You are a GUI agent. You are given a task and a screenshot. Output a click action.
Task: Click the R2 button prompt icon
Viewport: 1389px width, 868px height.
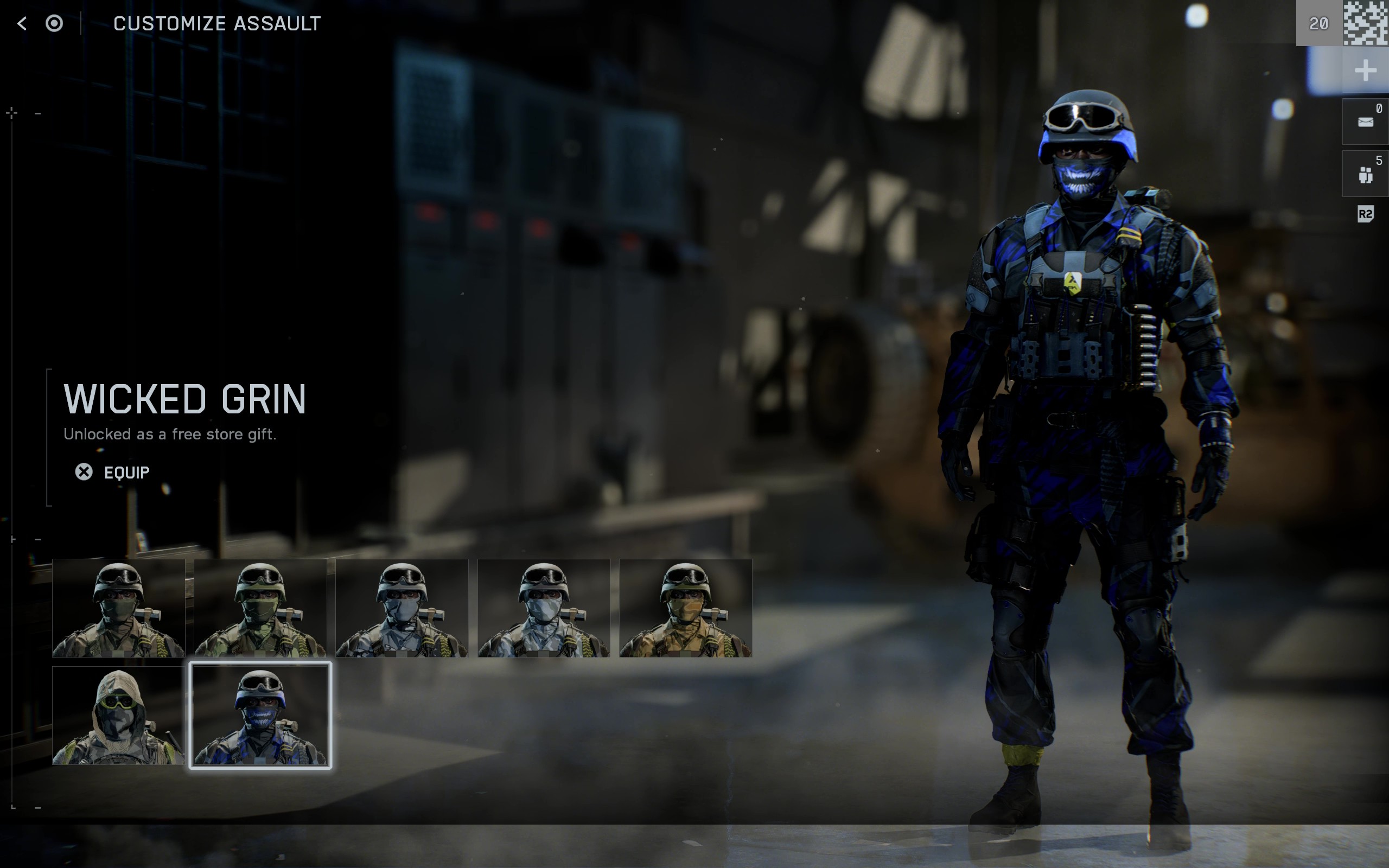1367,215
